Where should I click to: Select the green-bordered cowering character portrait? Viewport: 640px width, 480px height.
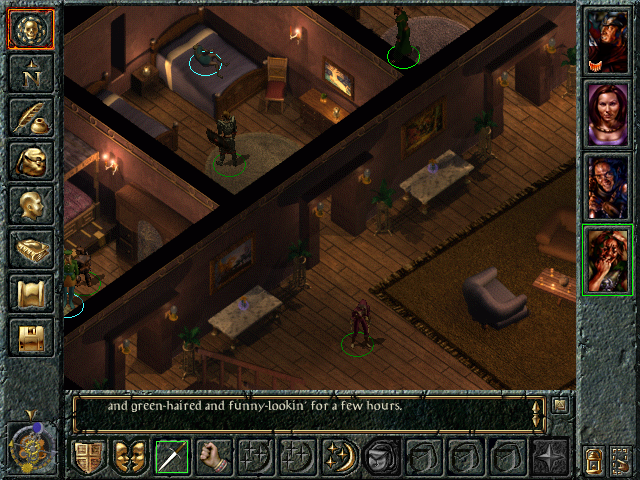point(607,260)
